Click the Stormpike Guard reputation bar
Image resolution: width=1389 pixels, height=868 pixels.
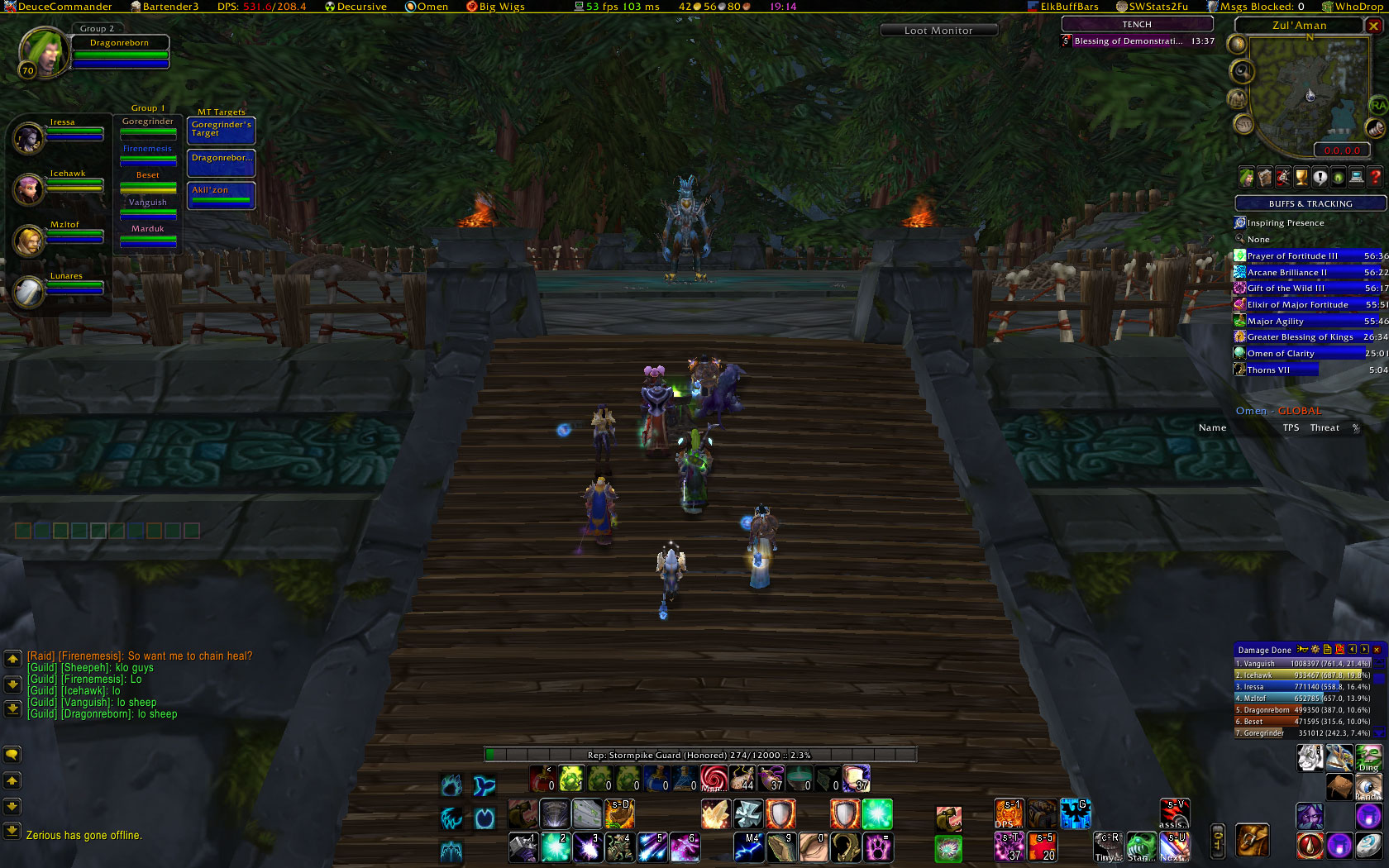click(x=699, y=755)
